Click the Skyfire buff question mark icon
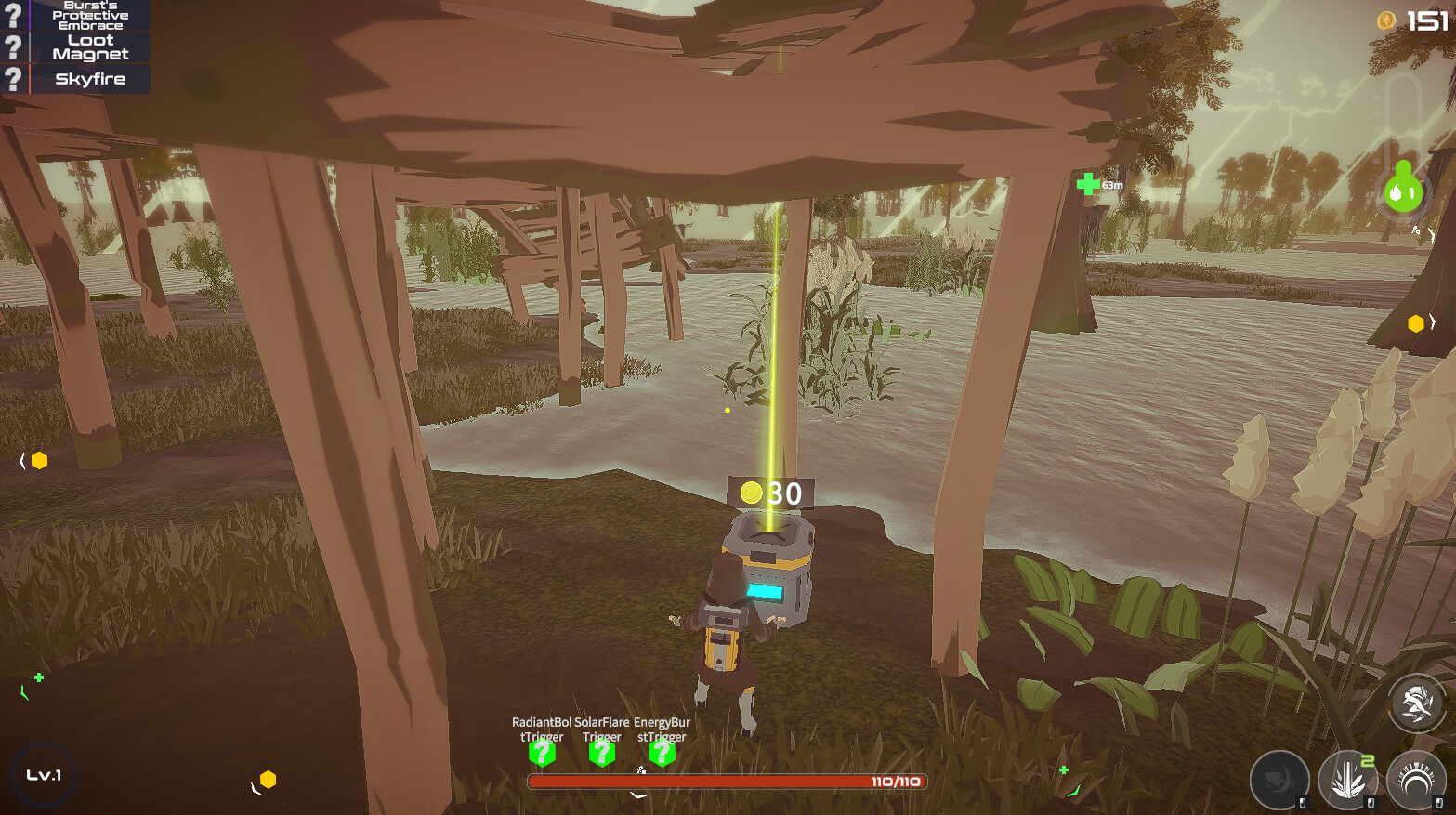This screenshot has height=815, width=1456. click(12, 79)
